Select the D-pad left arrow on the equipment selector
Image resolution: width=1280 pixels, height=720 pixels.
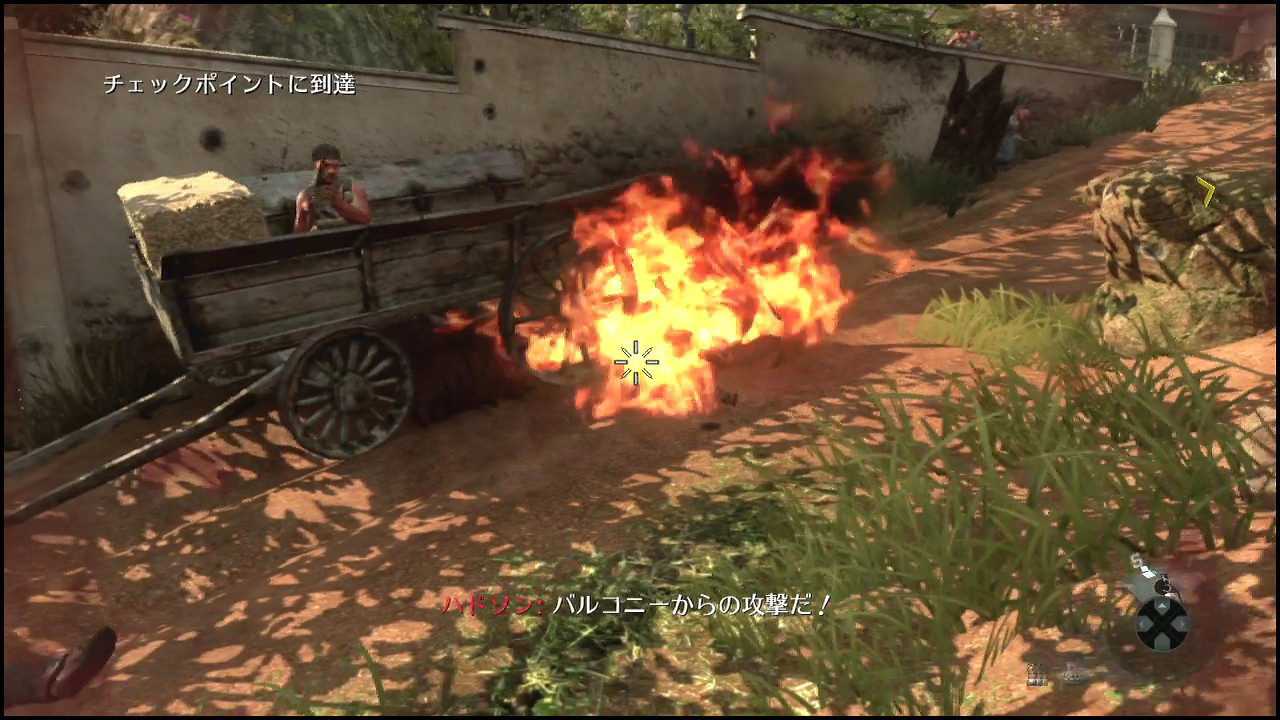[x=1142, y=622]
